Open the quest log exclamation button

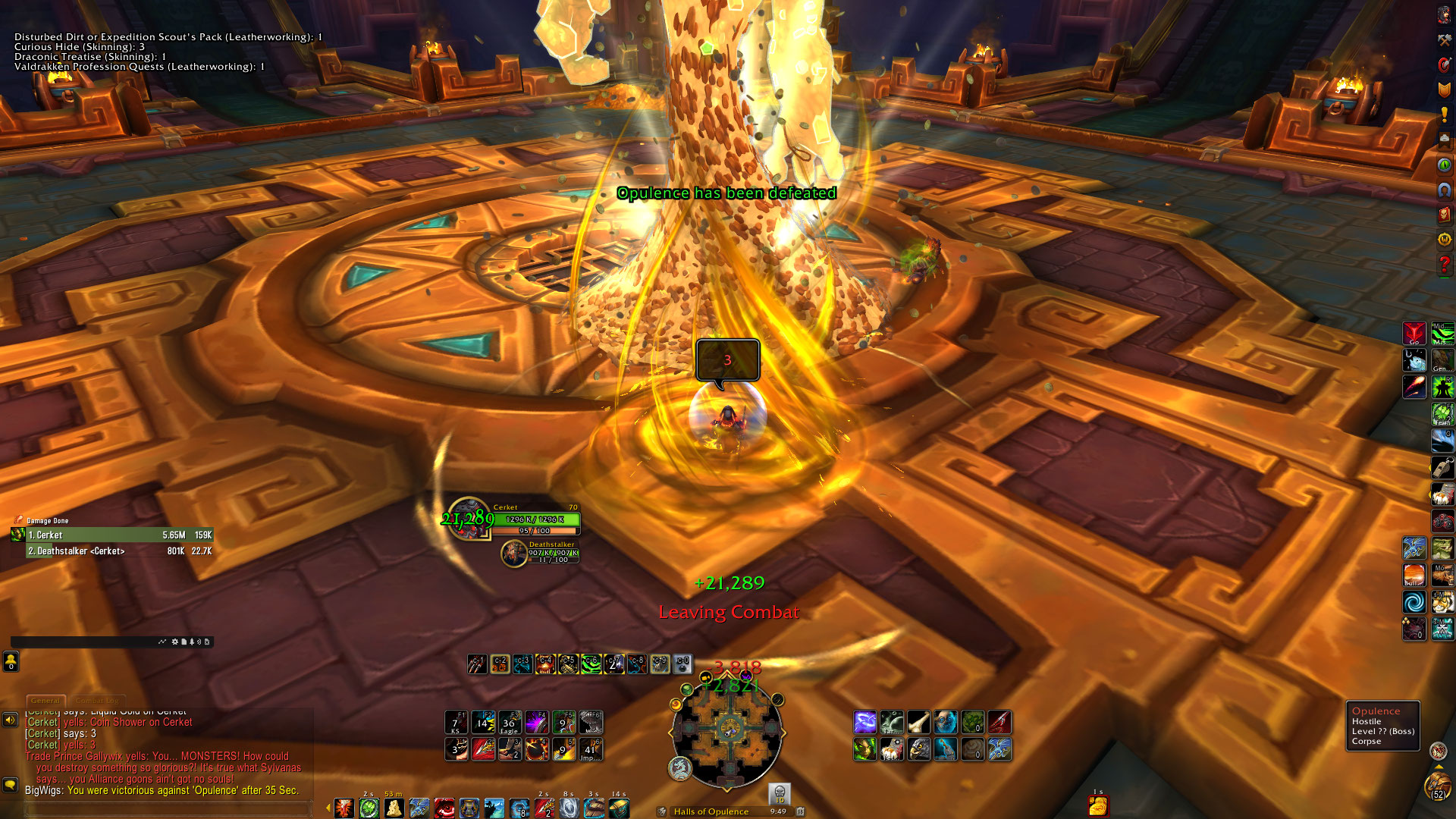[1444, 115]
